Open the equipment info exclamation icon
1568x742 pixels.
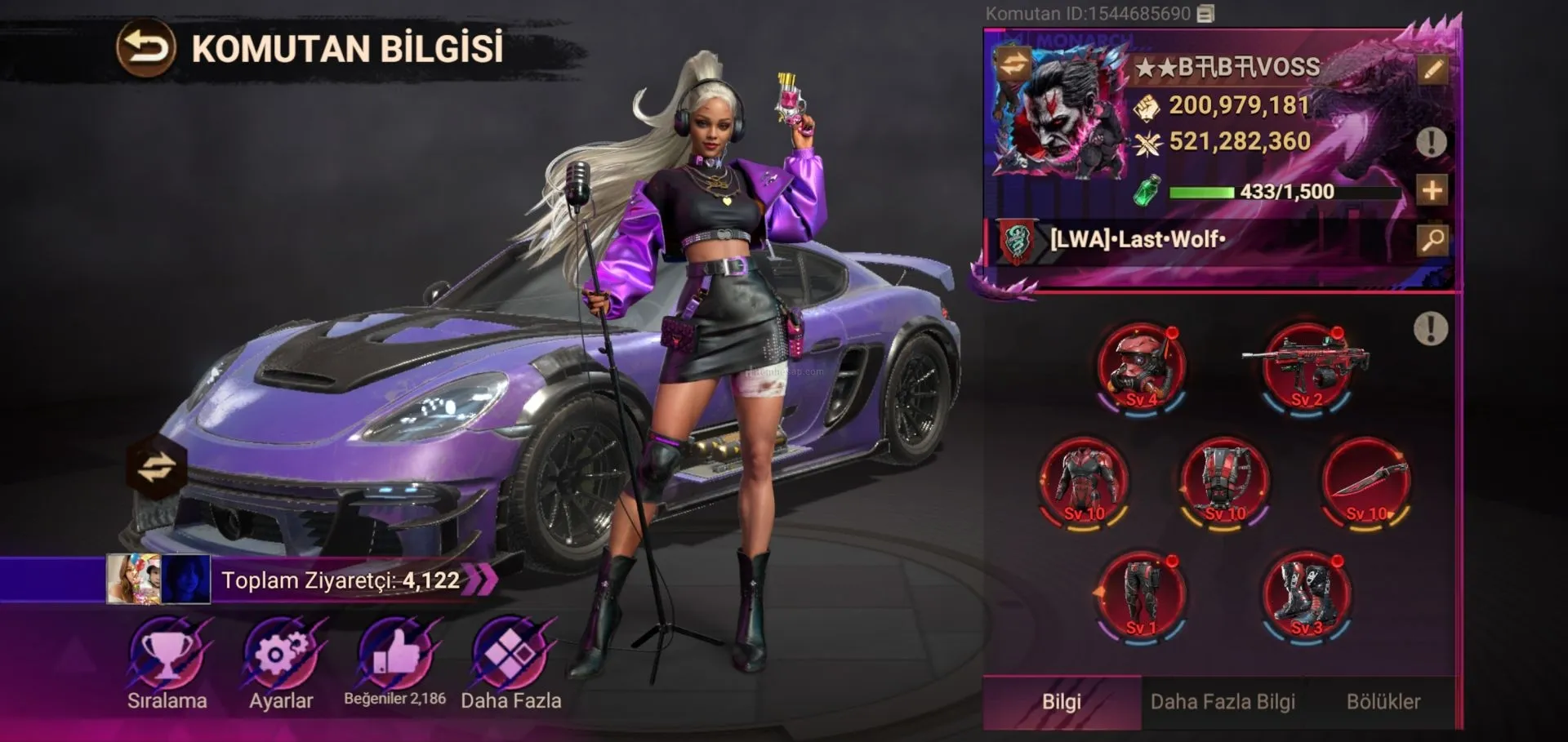click(1430, 330)
